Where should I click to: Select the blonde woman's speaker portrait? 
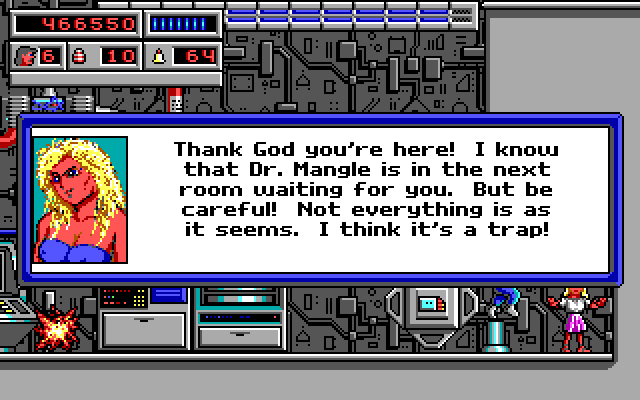(80, 200)
